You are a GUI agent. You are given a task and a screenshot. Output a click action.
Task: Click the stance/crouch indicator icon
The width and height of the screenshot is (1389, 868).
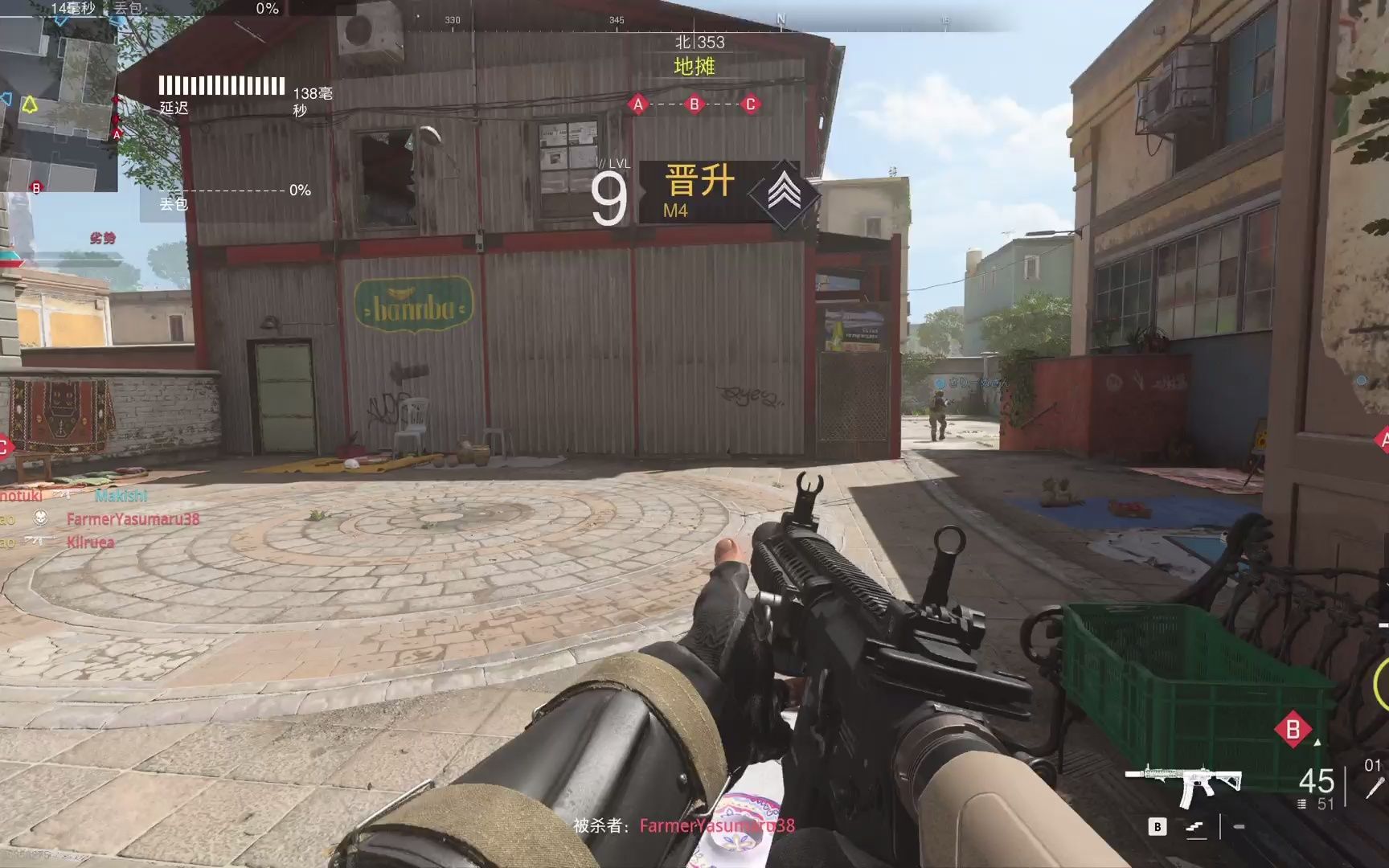pyautogui.click(x=1195, y=829)
